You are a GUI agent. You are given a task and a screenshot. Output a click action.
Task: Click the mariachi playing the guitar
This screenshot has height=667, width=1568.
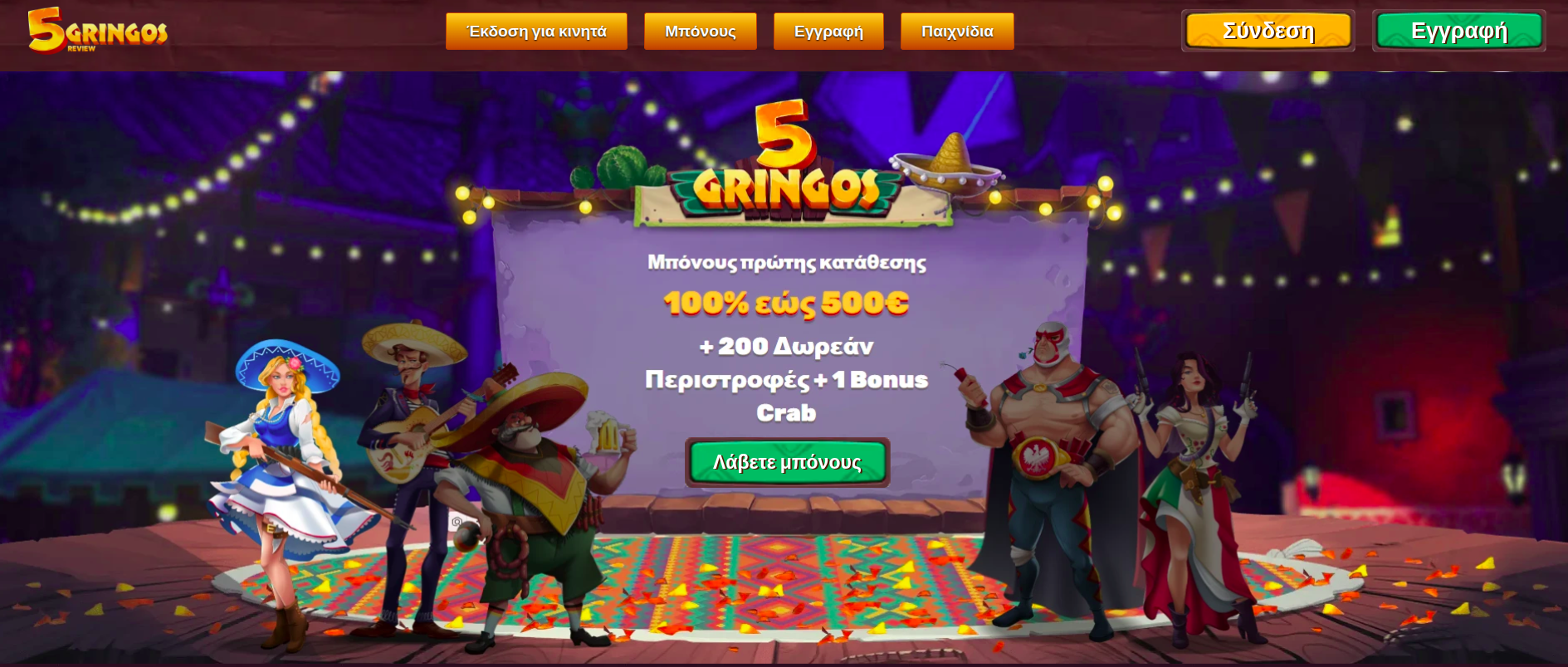pos(407,431)
